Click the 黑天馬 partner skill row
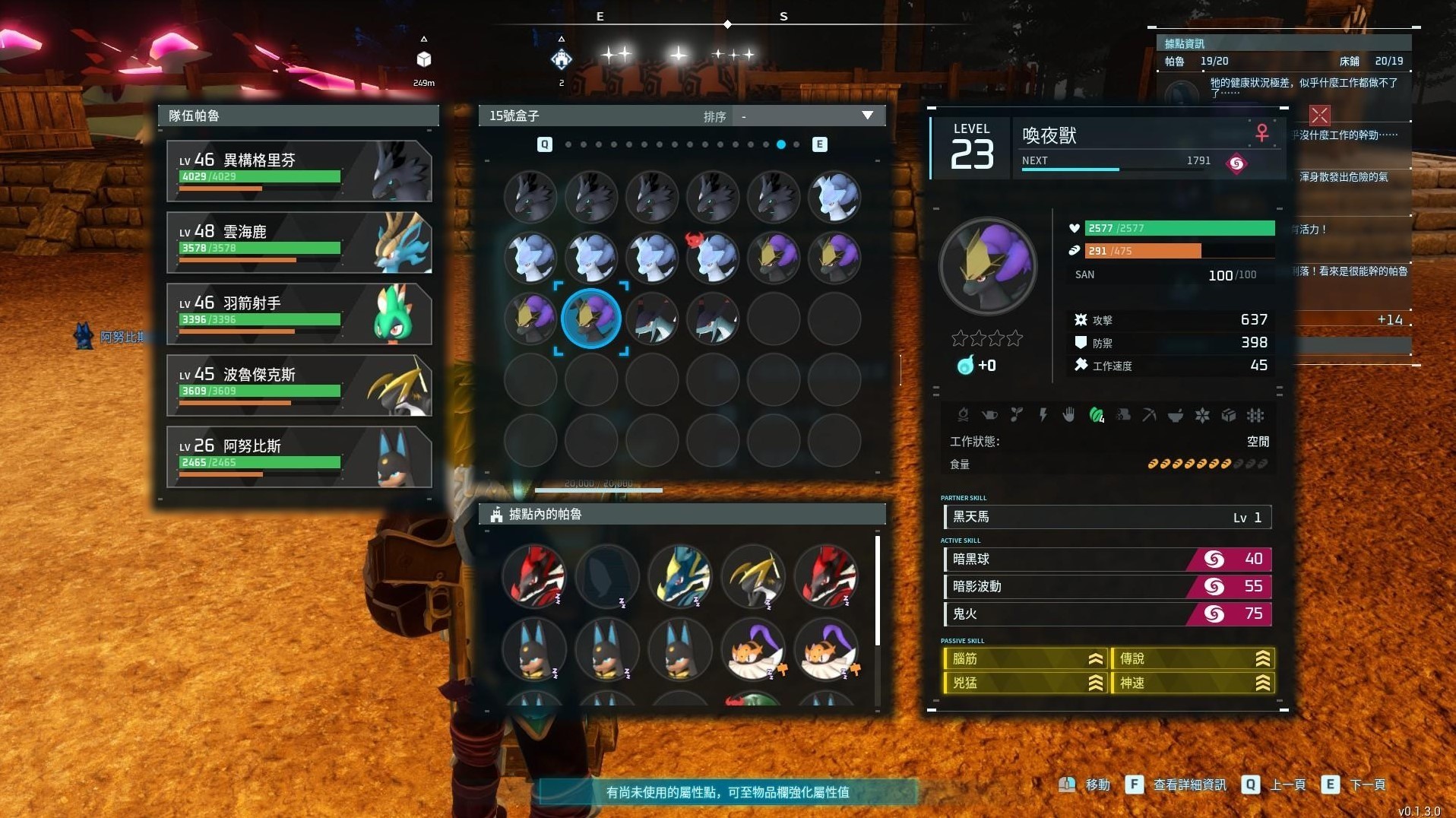 click(1106, 518)
